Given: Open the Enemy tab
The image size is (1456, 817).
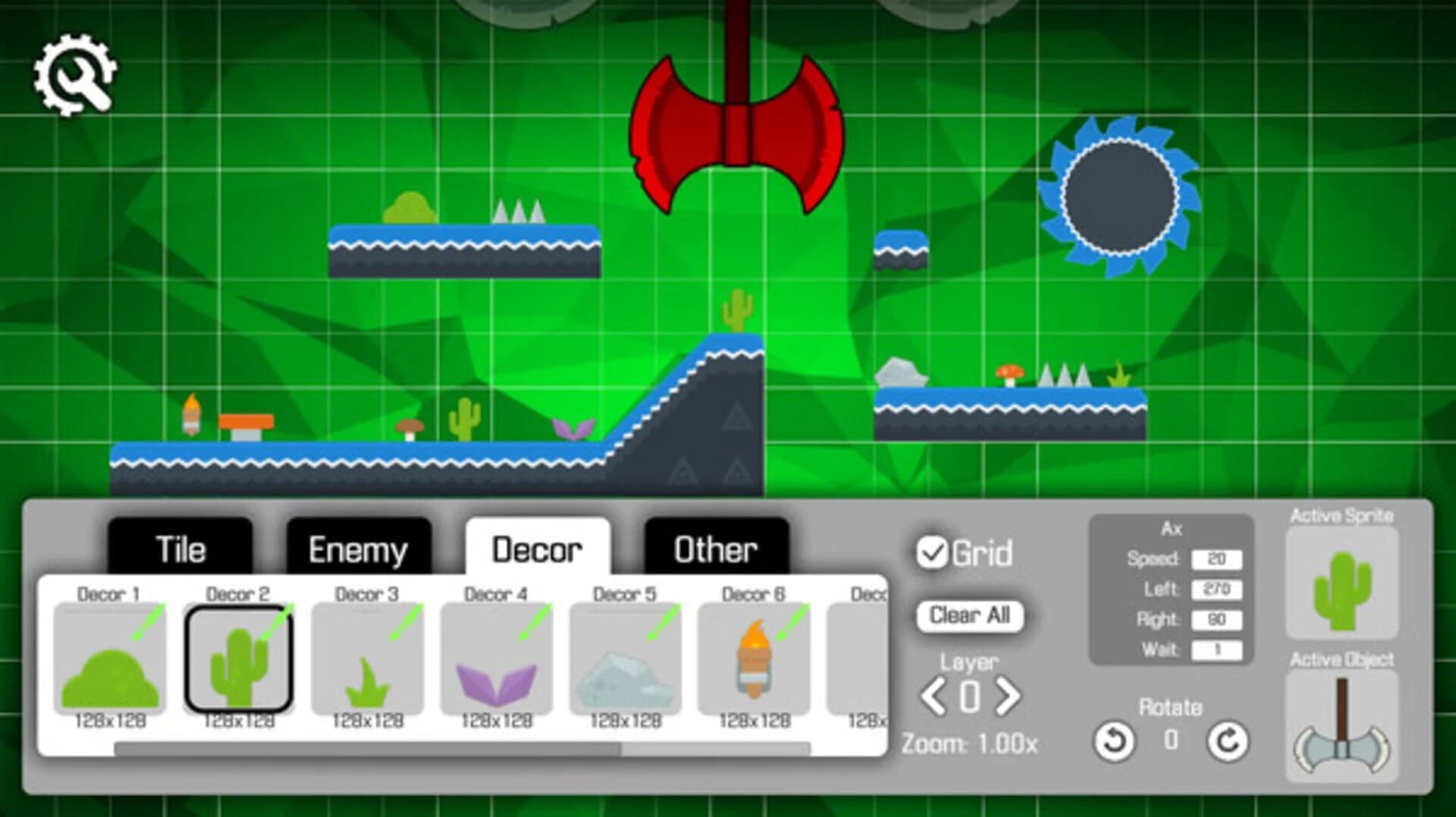Looking at the screenshot, I should point(358,547).
